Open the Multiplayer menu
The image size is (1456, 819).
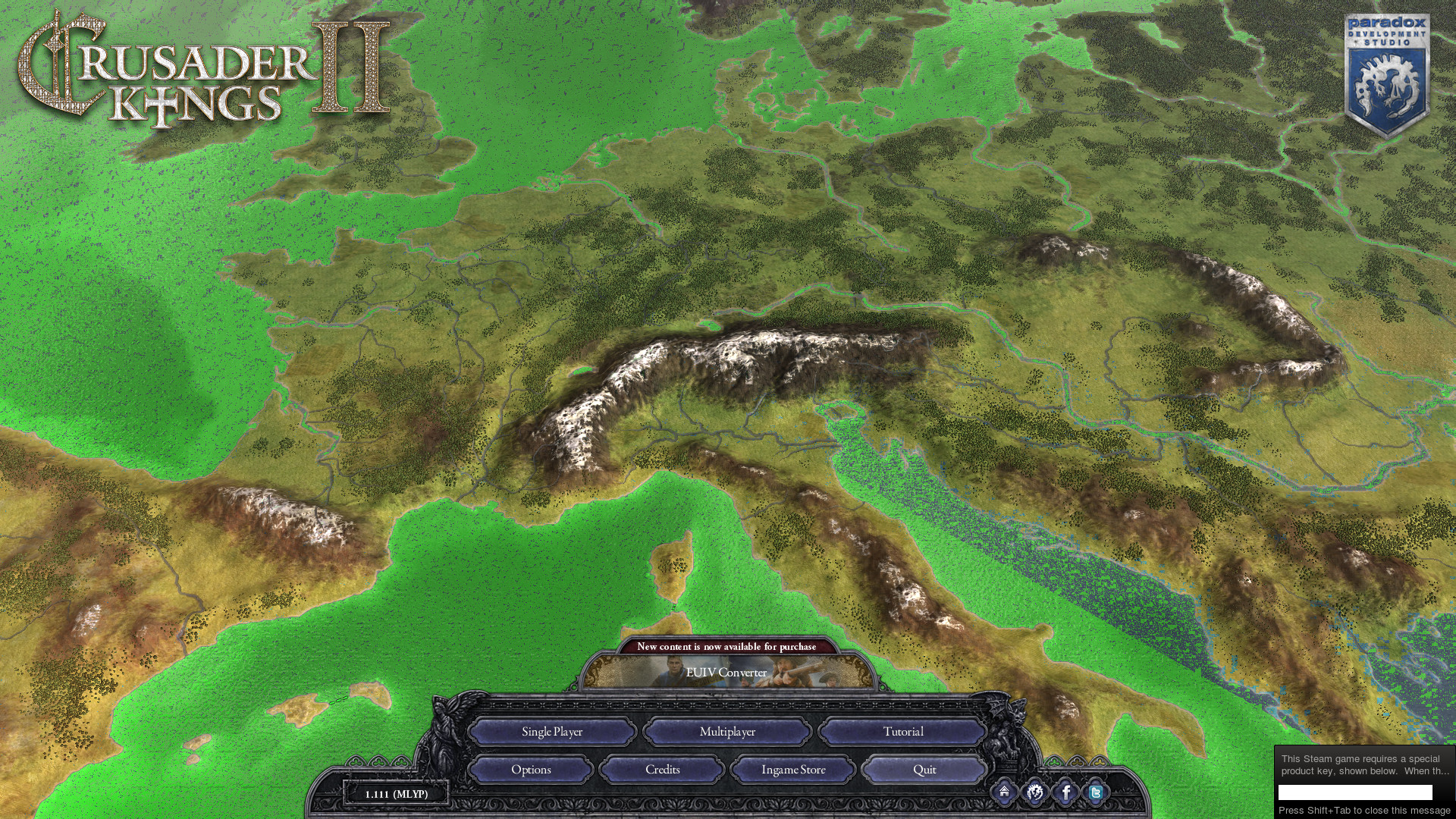727,732
